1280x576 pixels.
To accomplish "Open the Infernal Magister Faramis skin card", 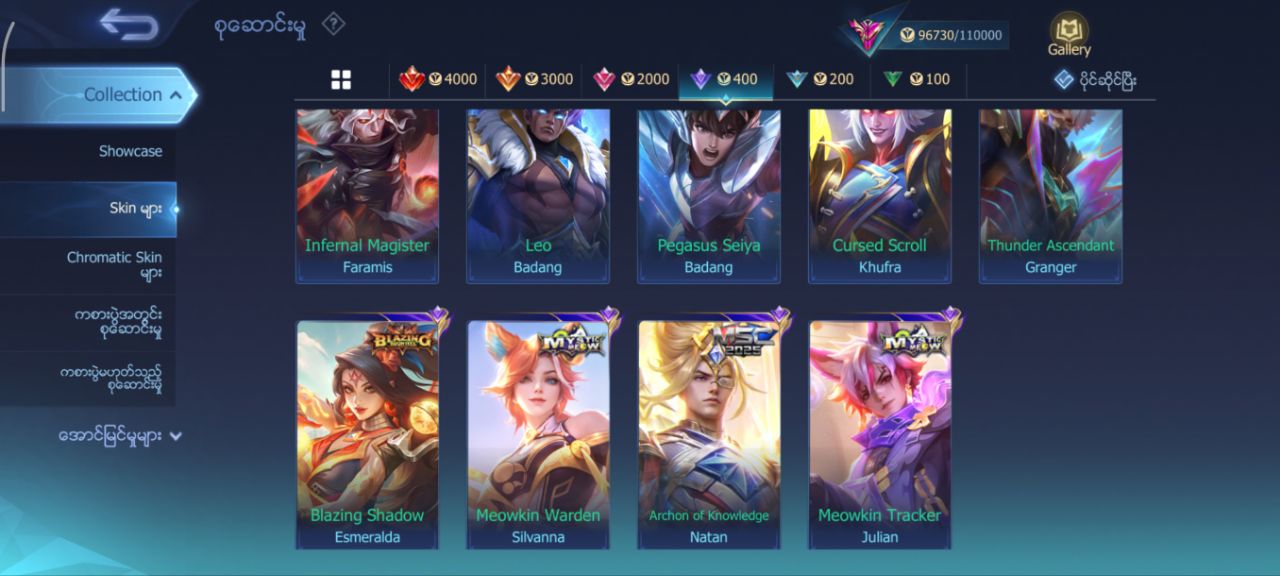I will (x=367, y=195).
